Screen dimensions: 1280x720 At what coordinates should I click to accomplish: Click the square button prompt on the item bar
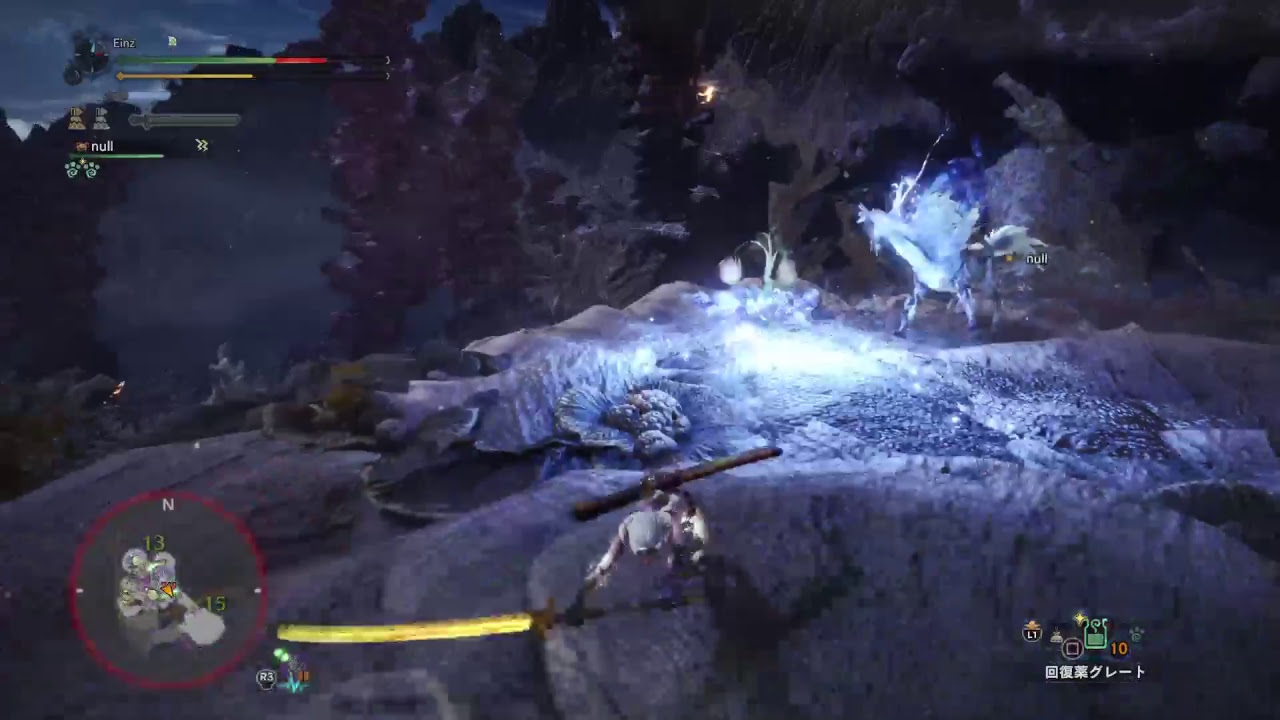click(1073, 648)
